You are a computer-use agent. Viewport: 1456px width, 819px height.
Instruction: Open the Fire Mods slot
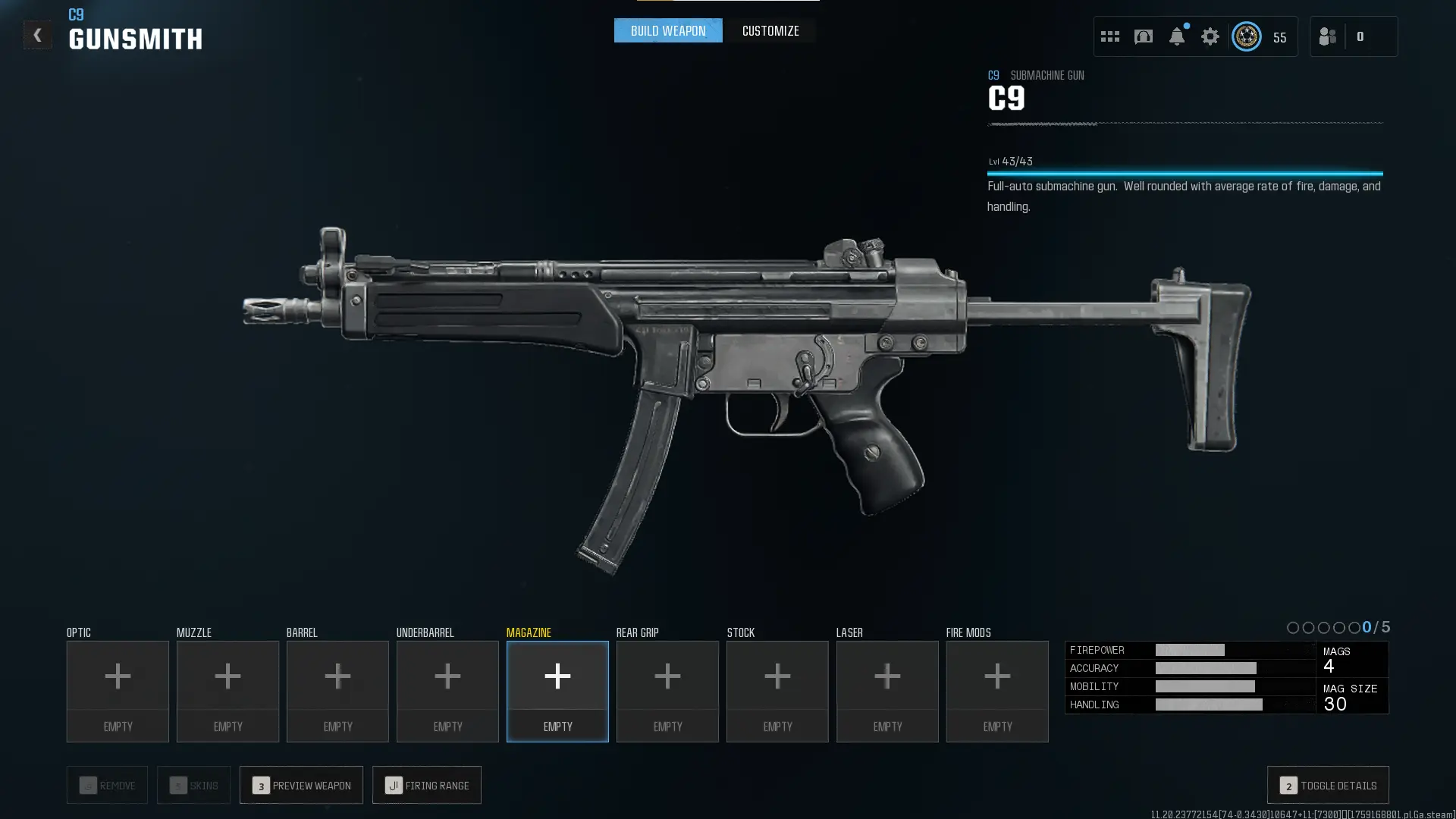[997, 691]
